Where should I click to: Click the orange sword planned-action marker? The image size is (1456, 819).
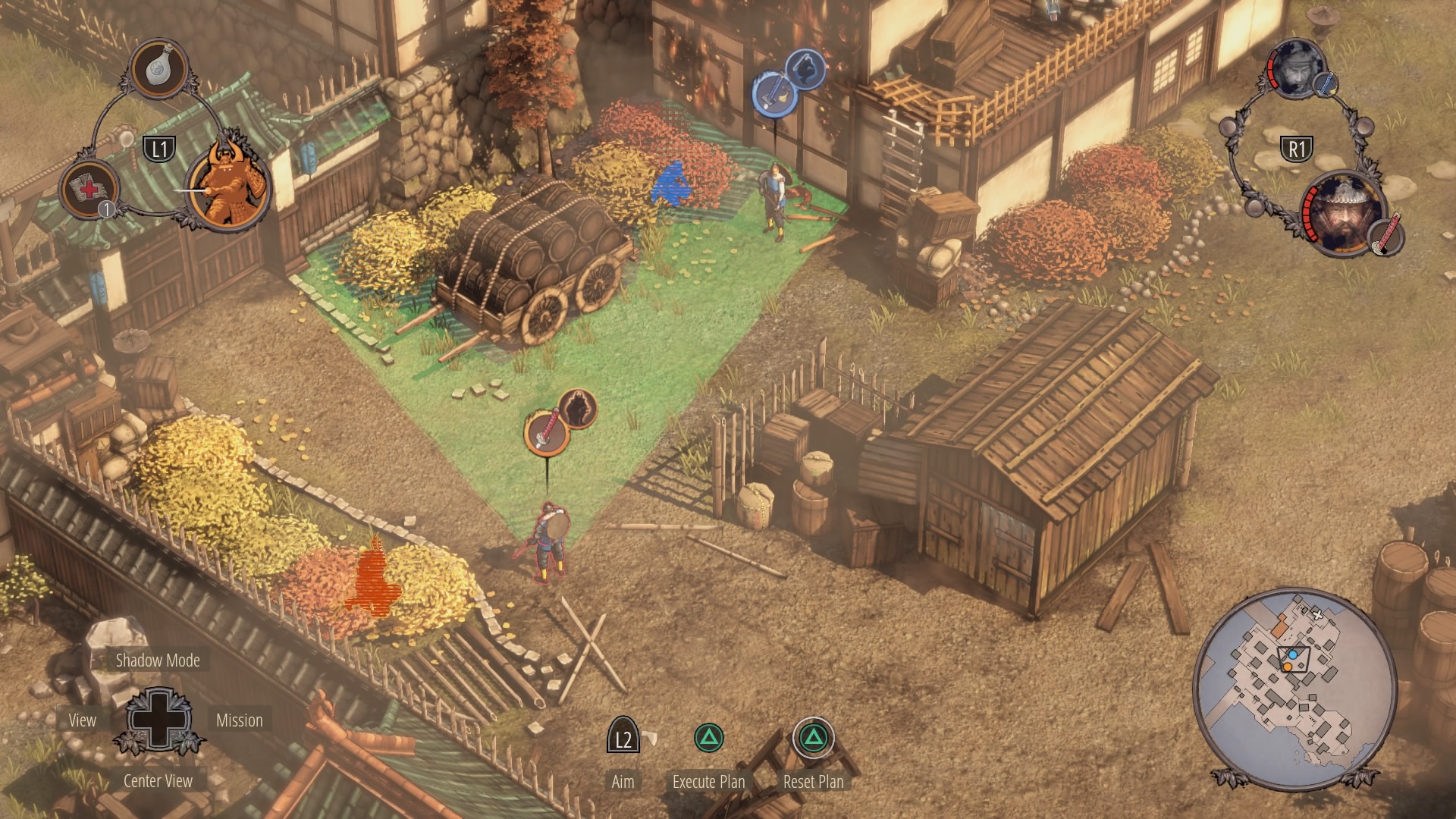(x=546, y=431)
